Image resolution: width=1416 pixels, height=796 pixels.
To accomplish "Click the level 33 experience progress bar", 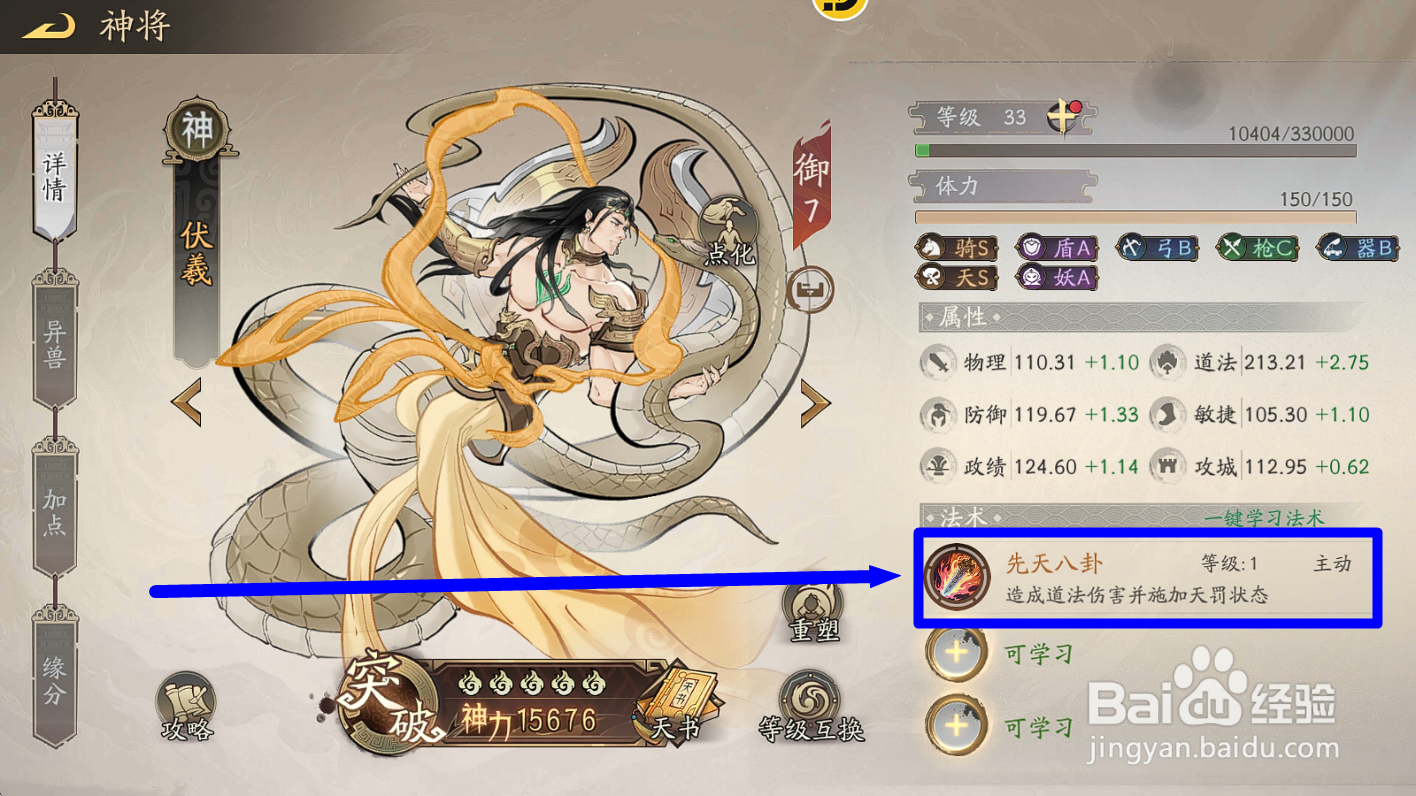I will 1135,150.
